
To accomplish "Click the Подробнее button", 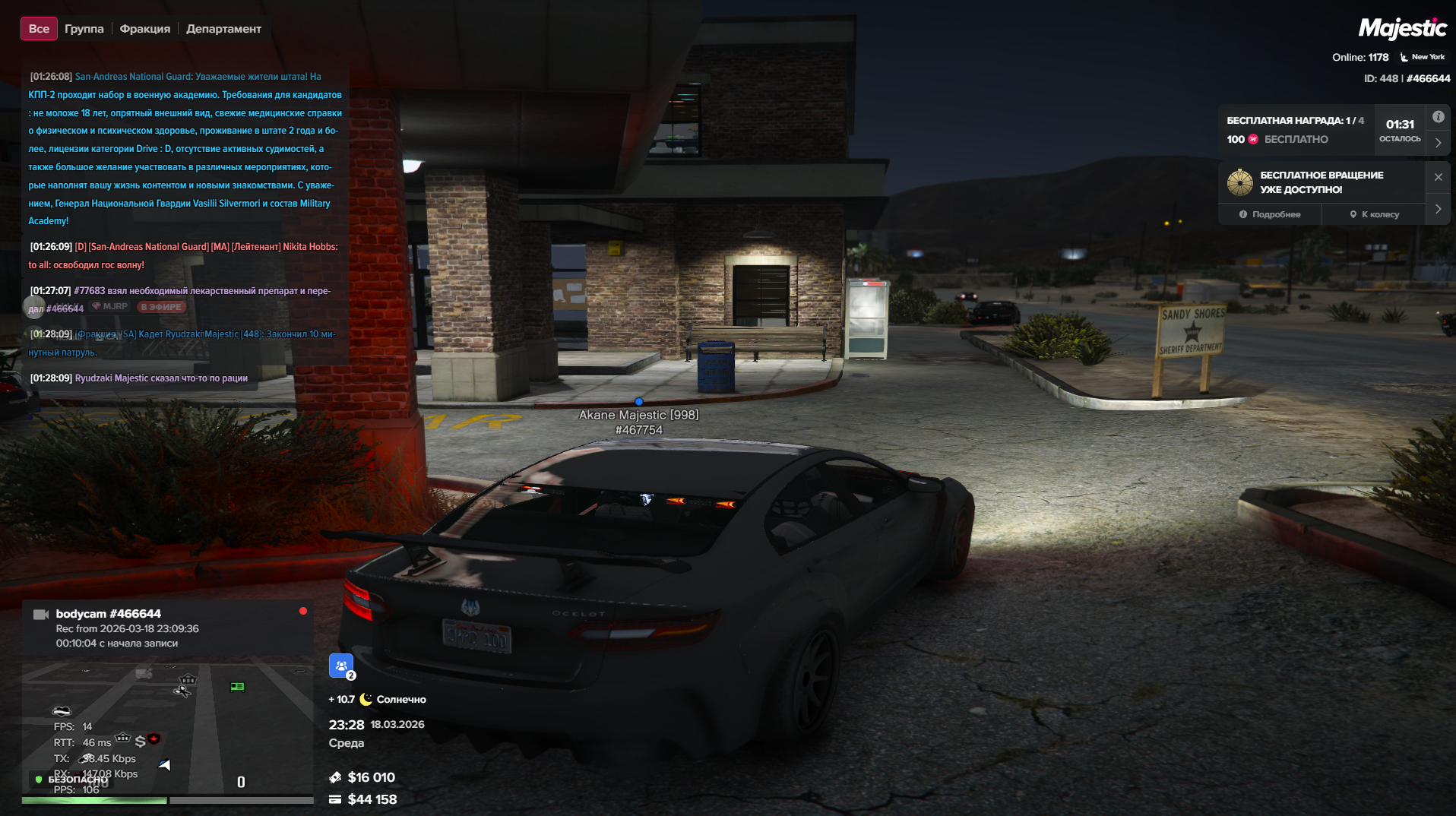I will point(1270,214).
